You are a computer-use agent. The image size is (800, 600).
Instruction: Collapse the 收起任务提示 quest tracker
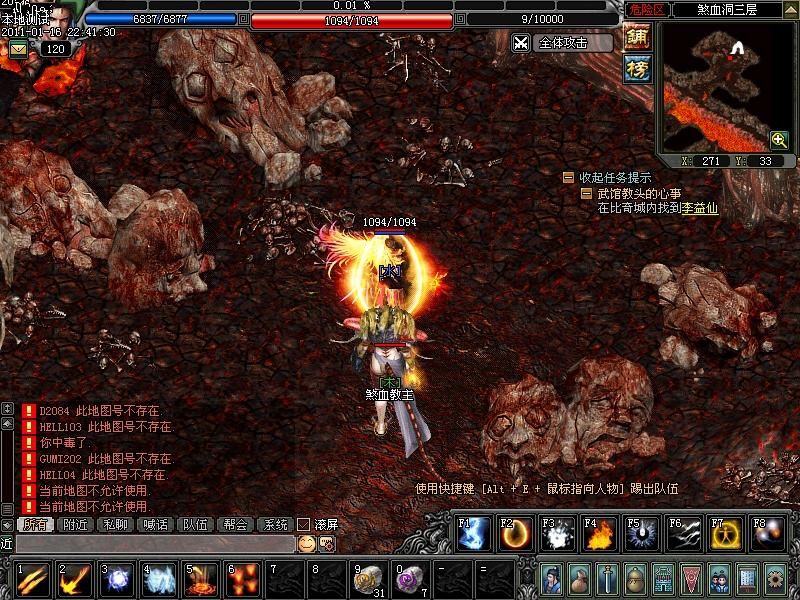coord(568,178)
